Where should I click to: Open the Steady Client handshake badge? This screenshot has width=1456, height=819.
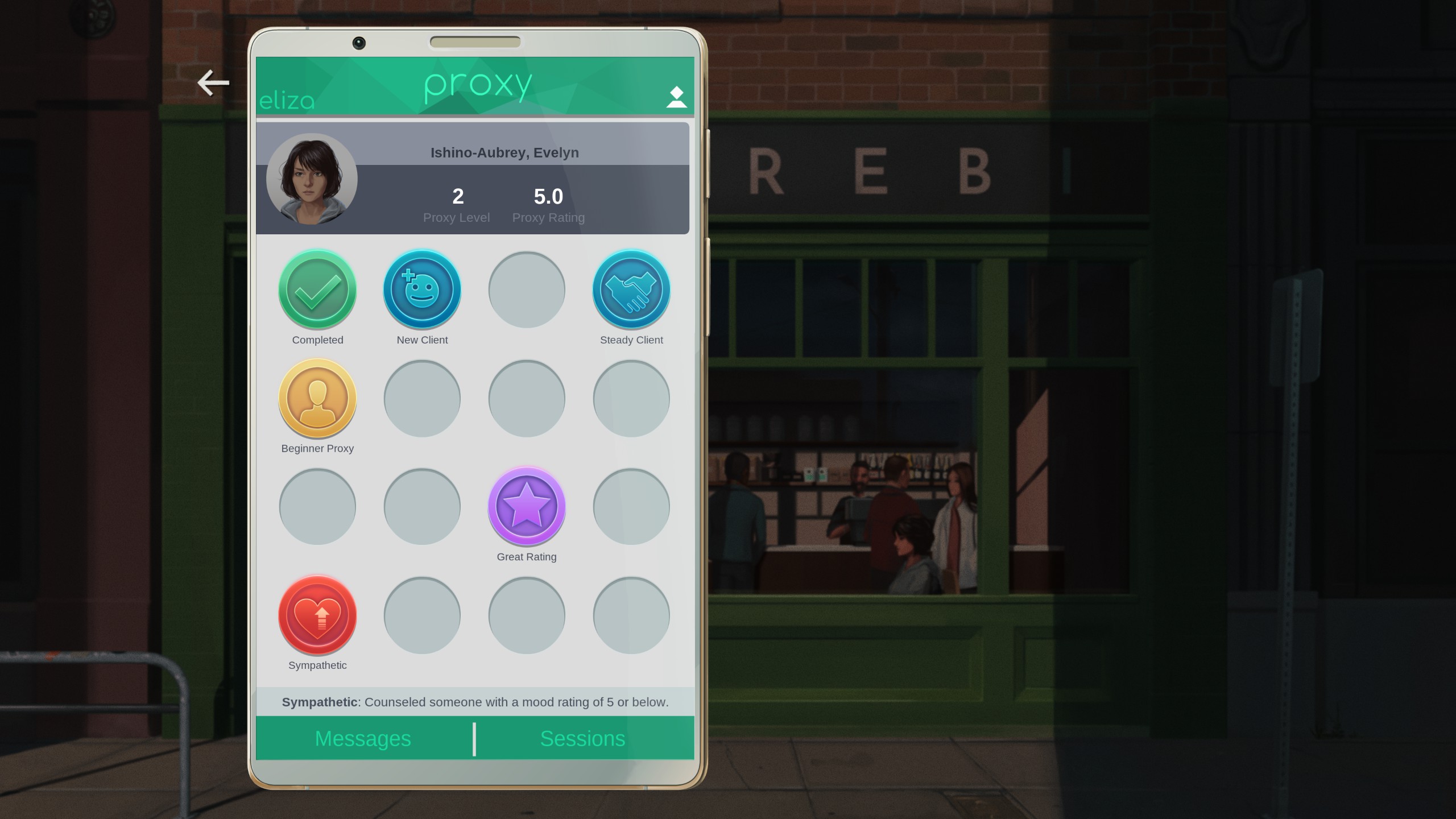[x=631, y=289]
